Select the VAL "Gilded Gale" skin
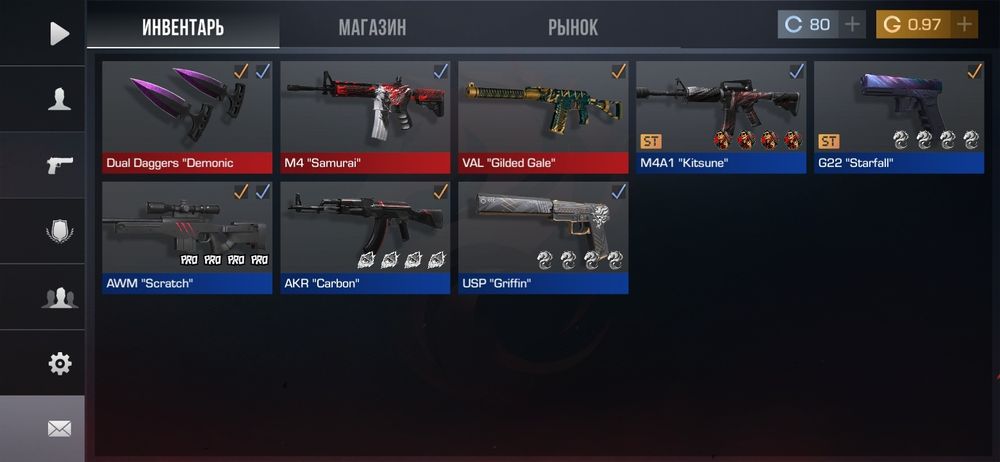The width and height of the screenshot is (1000, 462). (543, 116)
